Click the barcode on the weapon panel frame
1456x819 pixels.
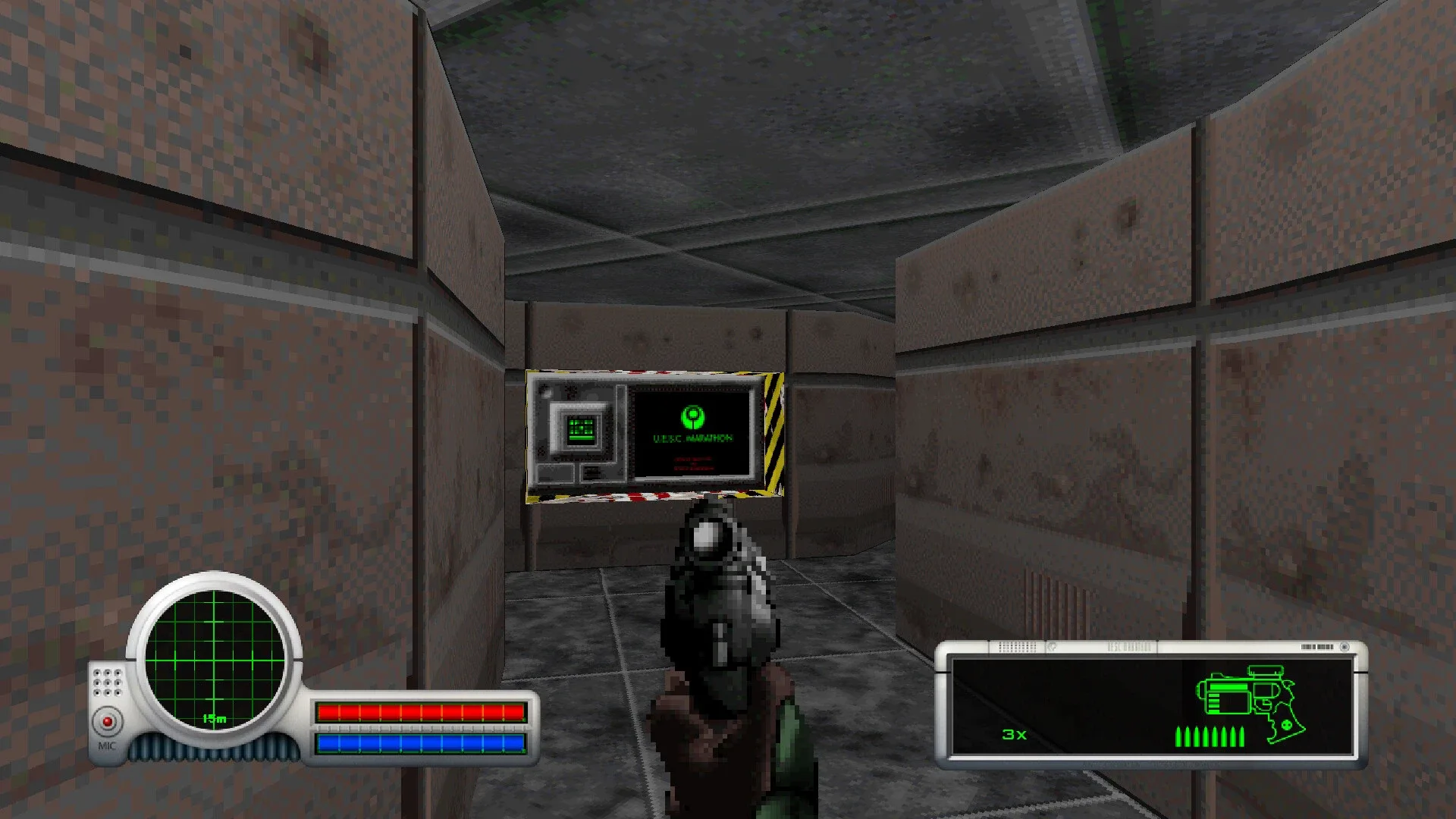1316,646
